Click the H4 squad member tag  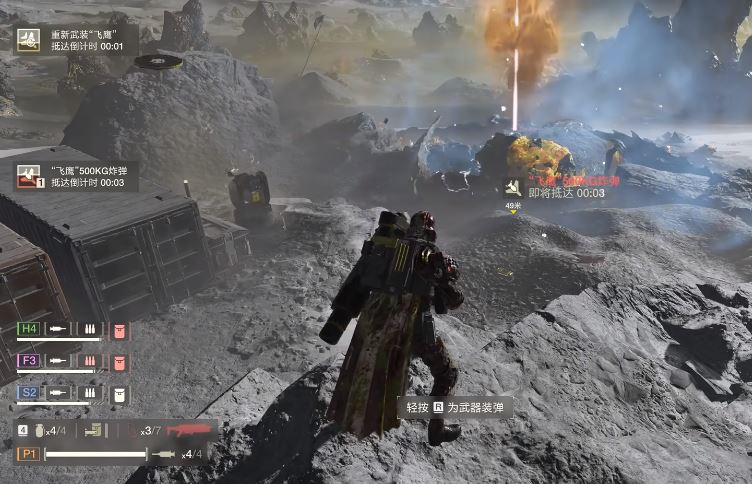pos(29,329)
